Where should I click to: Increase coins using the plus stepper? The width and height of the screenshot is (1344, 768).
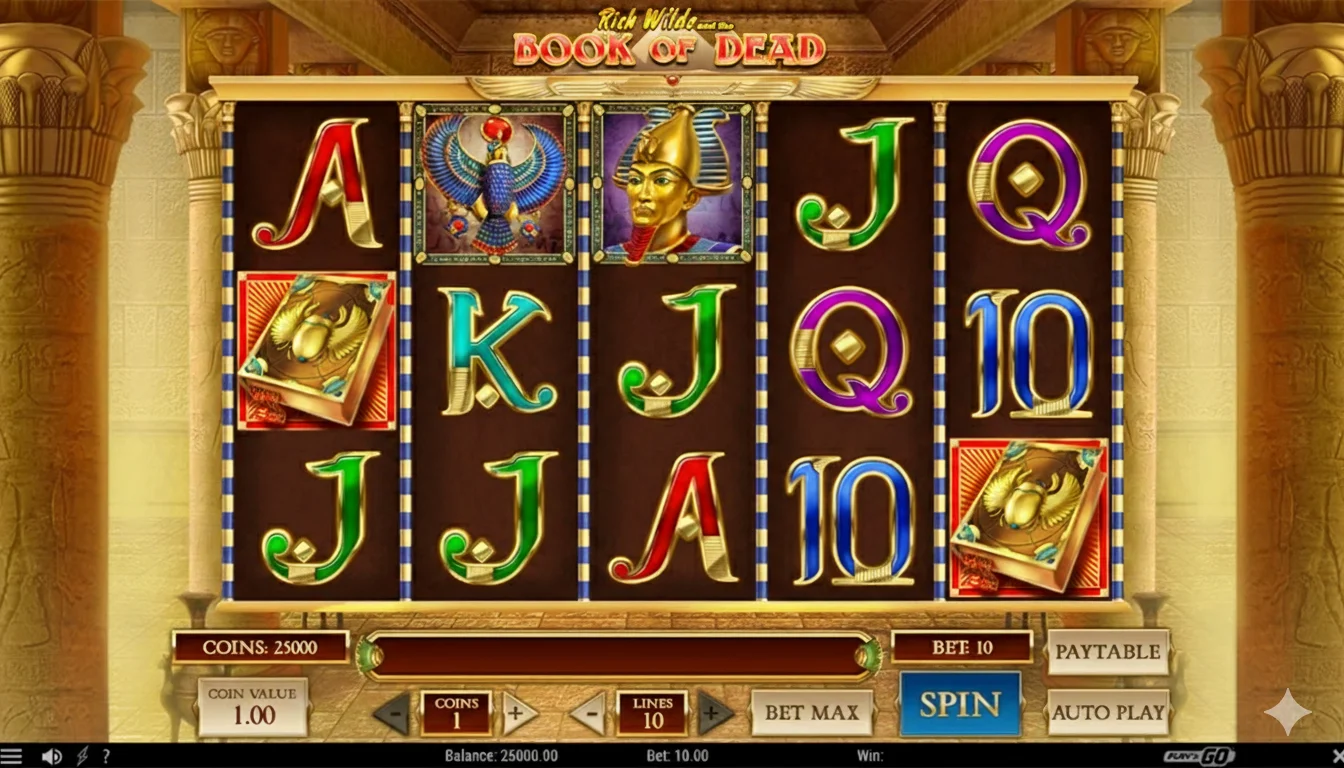click(518, 713)
